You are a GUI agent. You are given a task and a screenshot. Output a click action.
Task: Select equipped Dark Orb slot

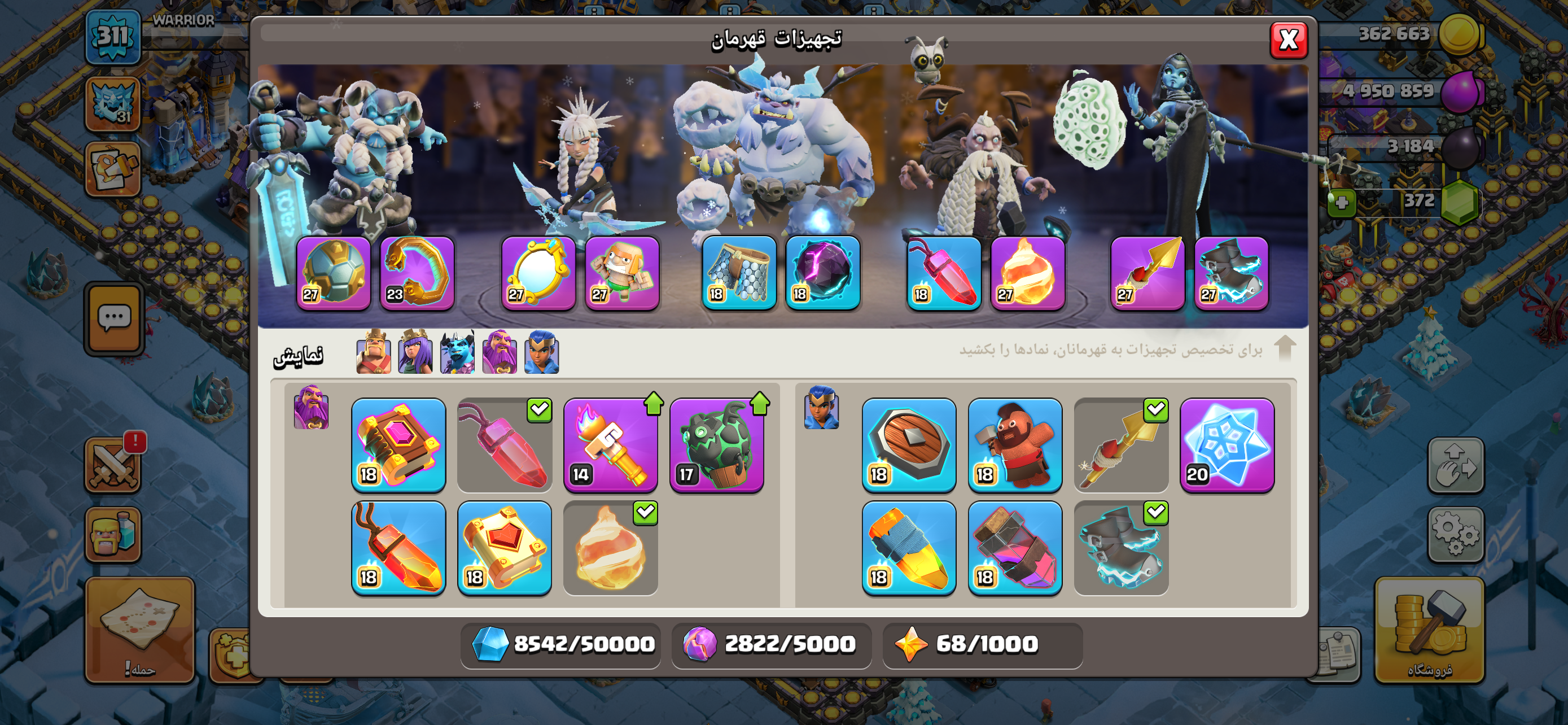point(822,273)
